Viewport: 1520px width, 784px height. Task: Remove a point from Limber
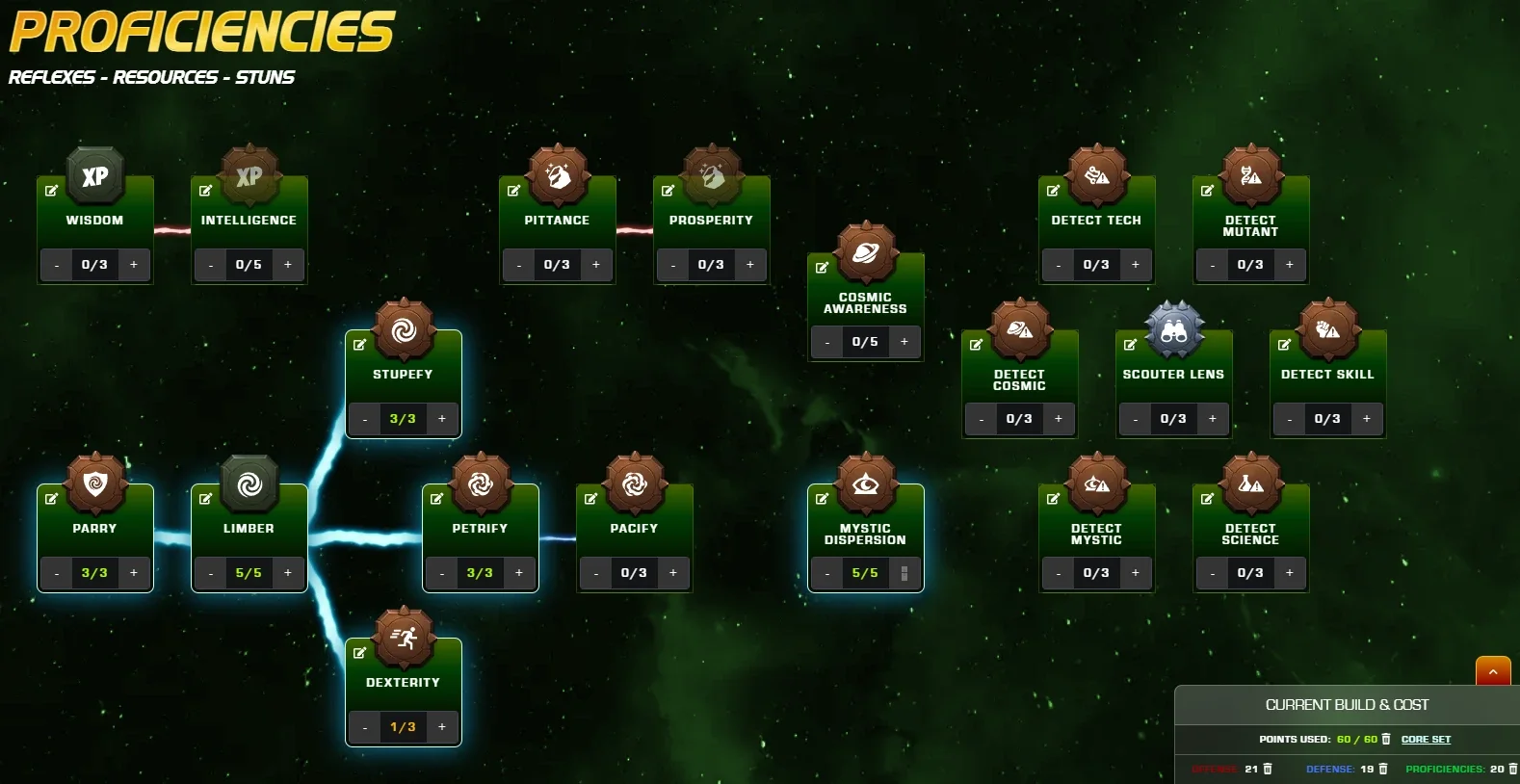click(x=211, y=573)
